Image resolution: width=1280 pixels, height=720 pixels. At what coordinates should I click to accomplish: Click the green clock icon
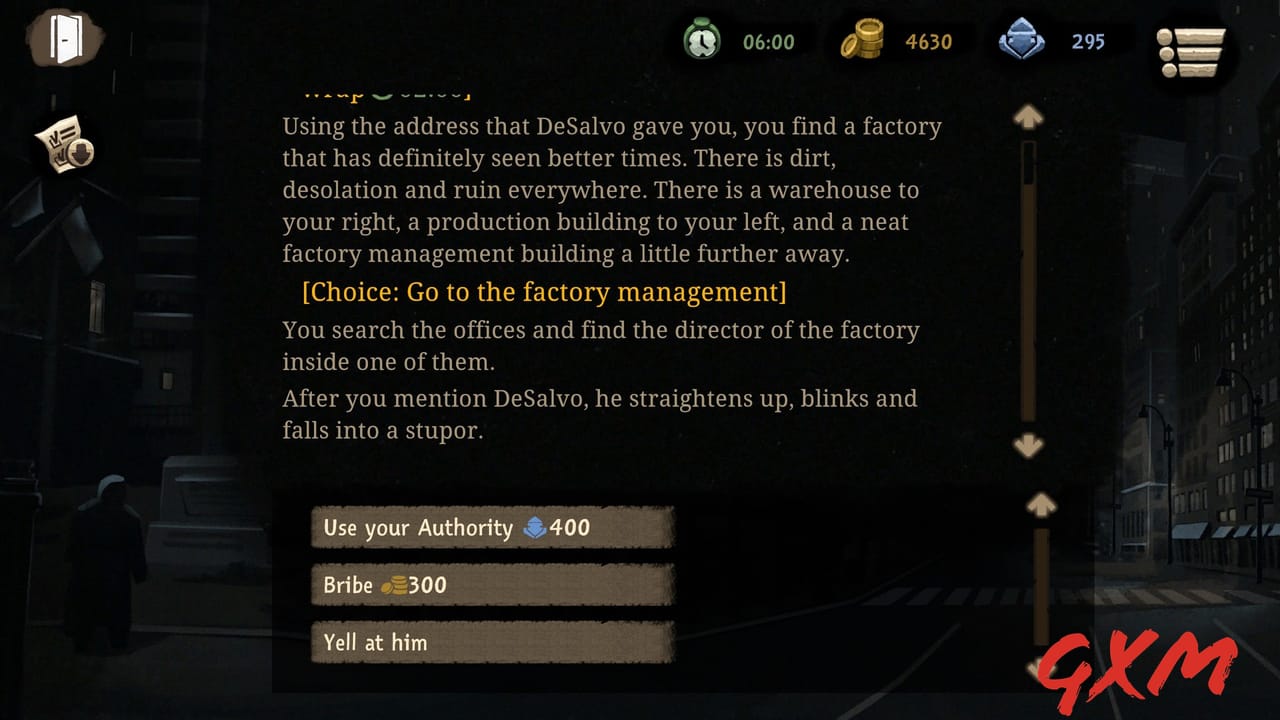tap(703, 41)
